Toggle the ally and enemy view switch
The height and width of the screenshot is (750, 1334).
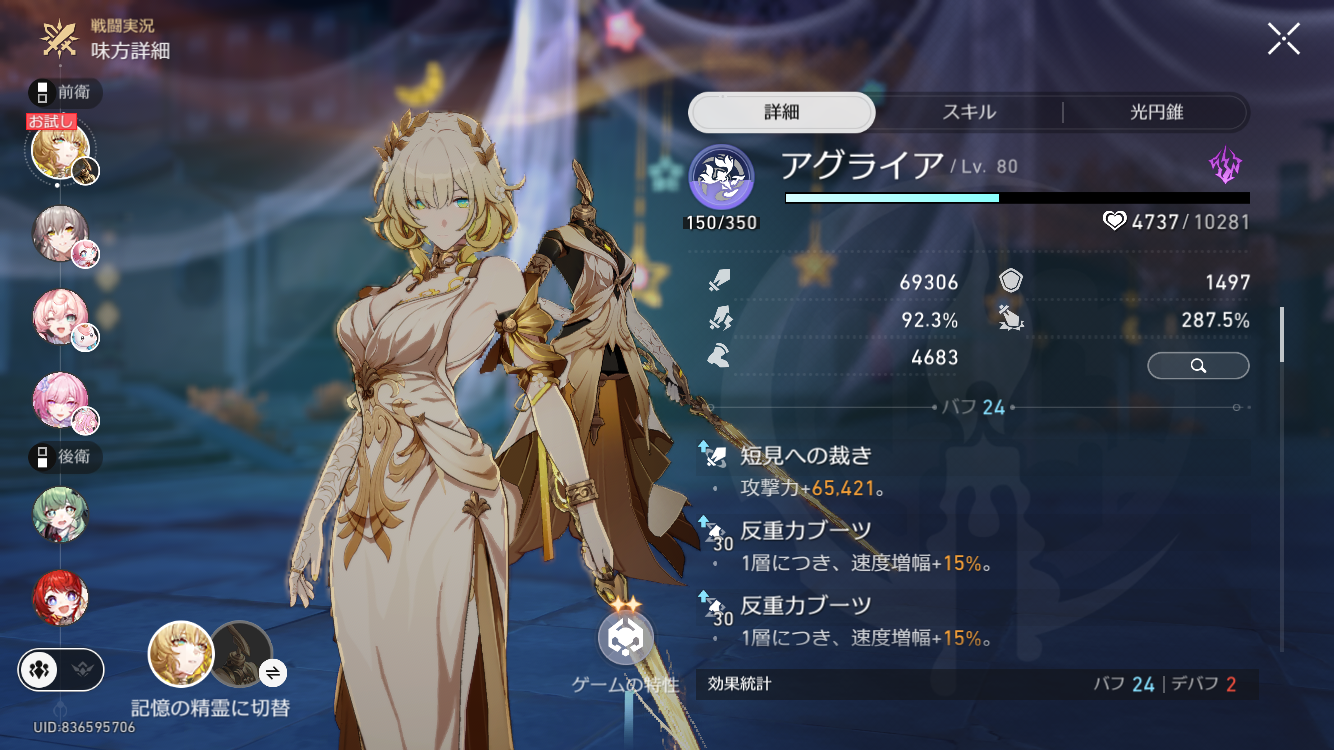pyautogui.click(x=61, y=670)
